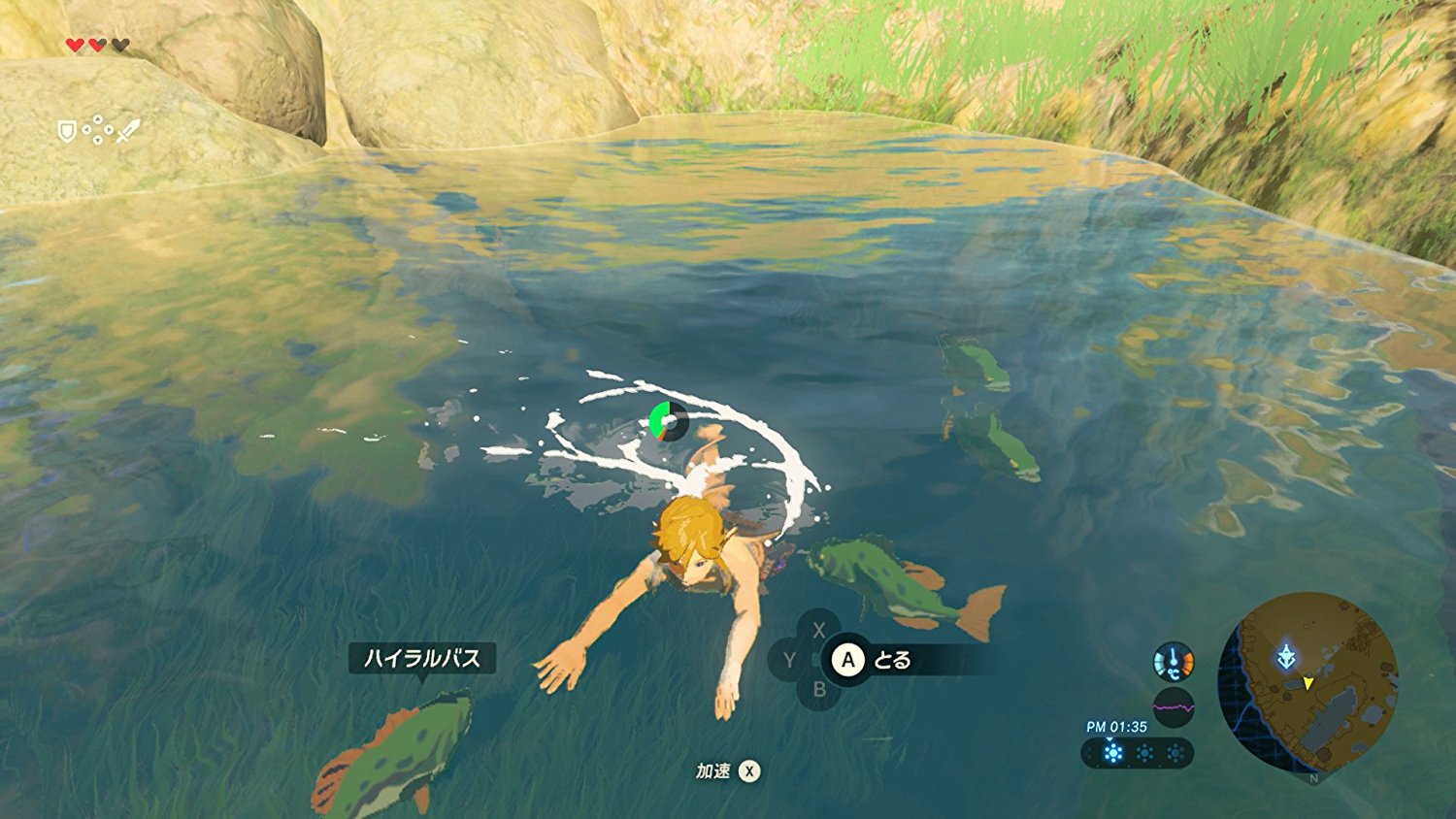Click the N compass marker below the minimap
This screenshot has height=819, width=1456.
pos(1313,778)
